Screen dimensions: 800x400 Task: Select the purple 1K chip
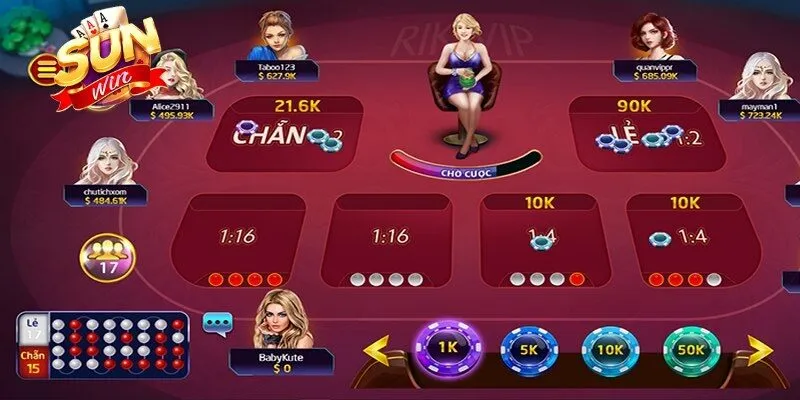coord(447,347)
